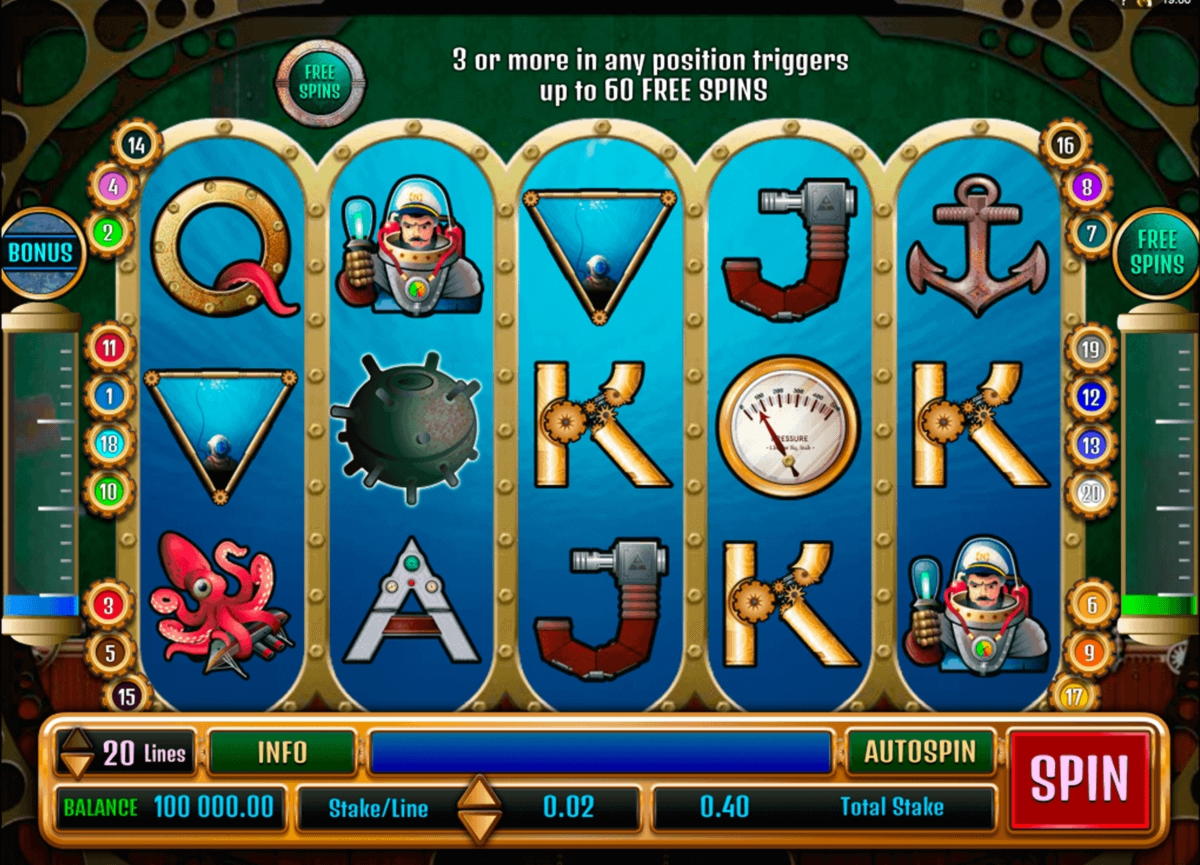This screenshot has width=1200, height=865.
Task: Hit the red SPIN button
Action: pyautogui.click(x=1079, y=779)
